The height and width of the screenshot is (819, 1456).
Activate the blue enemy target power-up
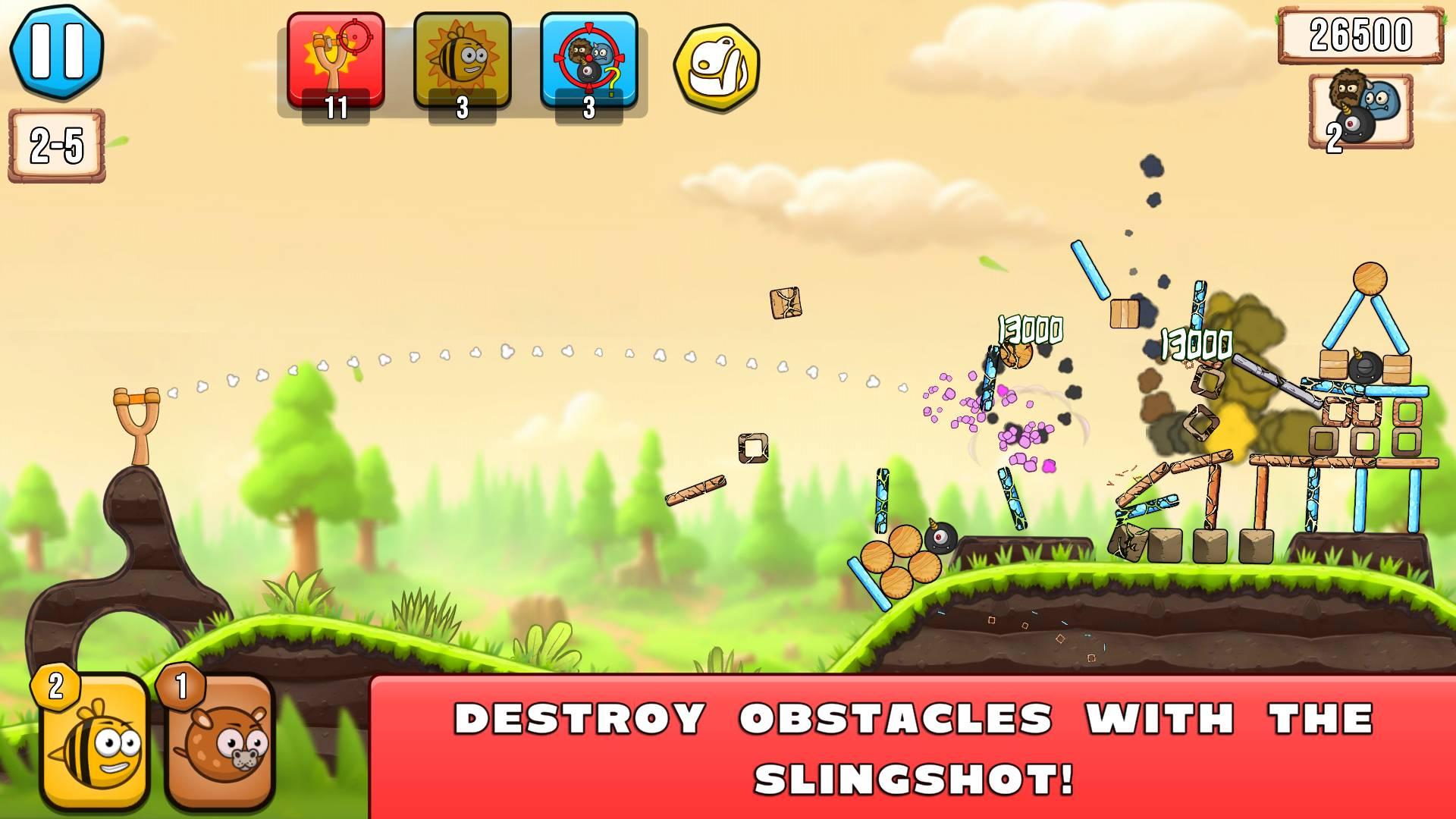tap(588, 62)
